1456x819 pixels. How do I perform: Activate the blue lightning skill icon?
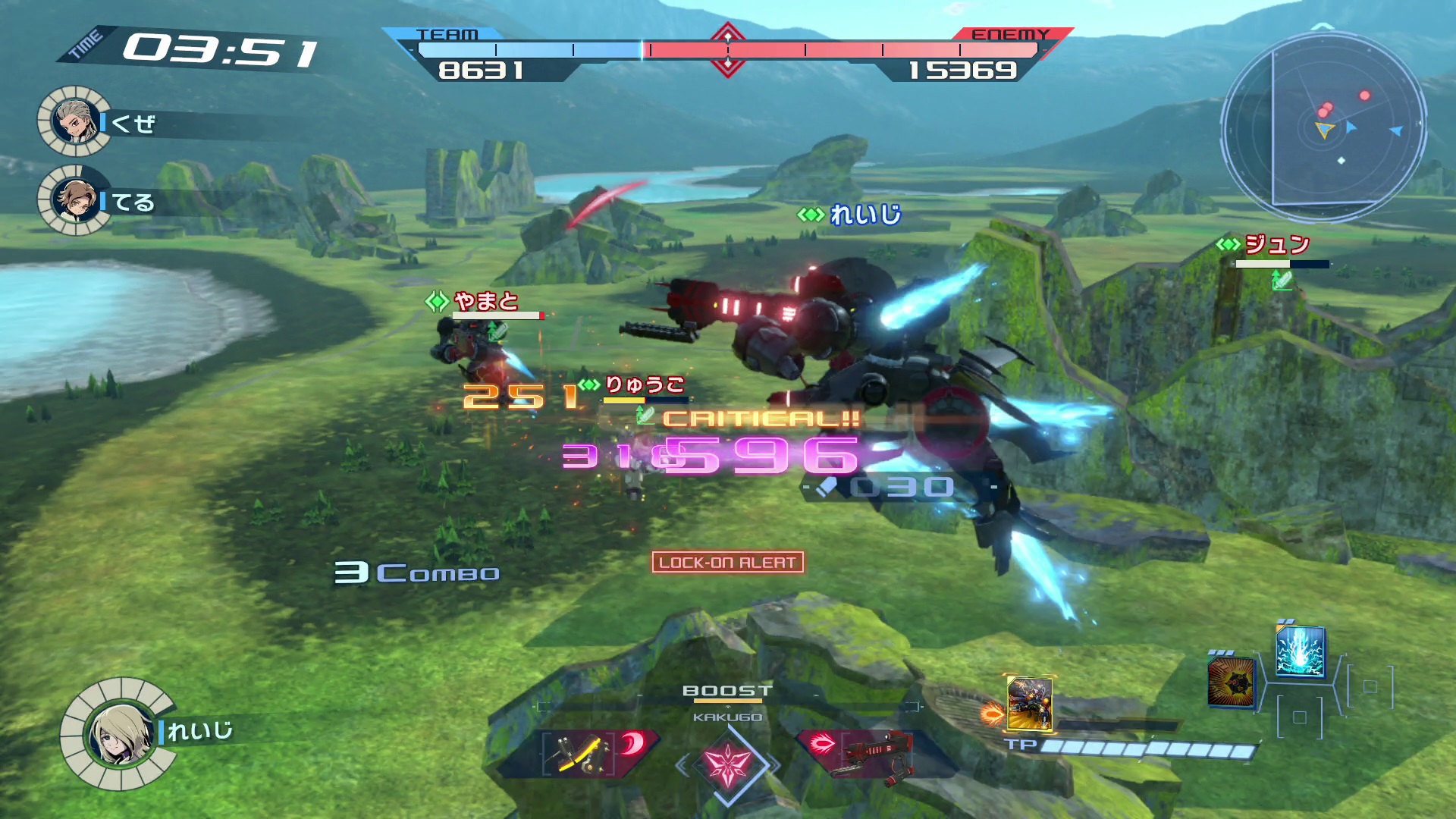point(1300,651)
